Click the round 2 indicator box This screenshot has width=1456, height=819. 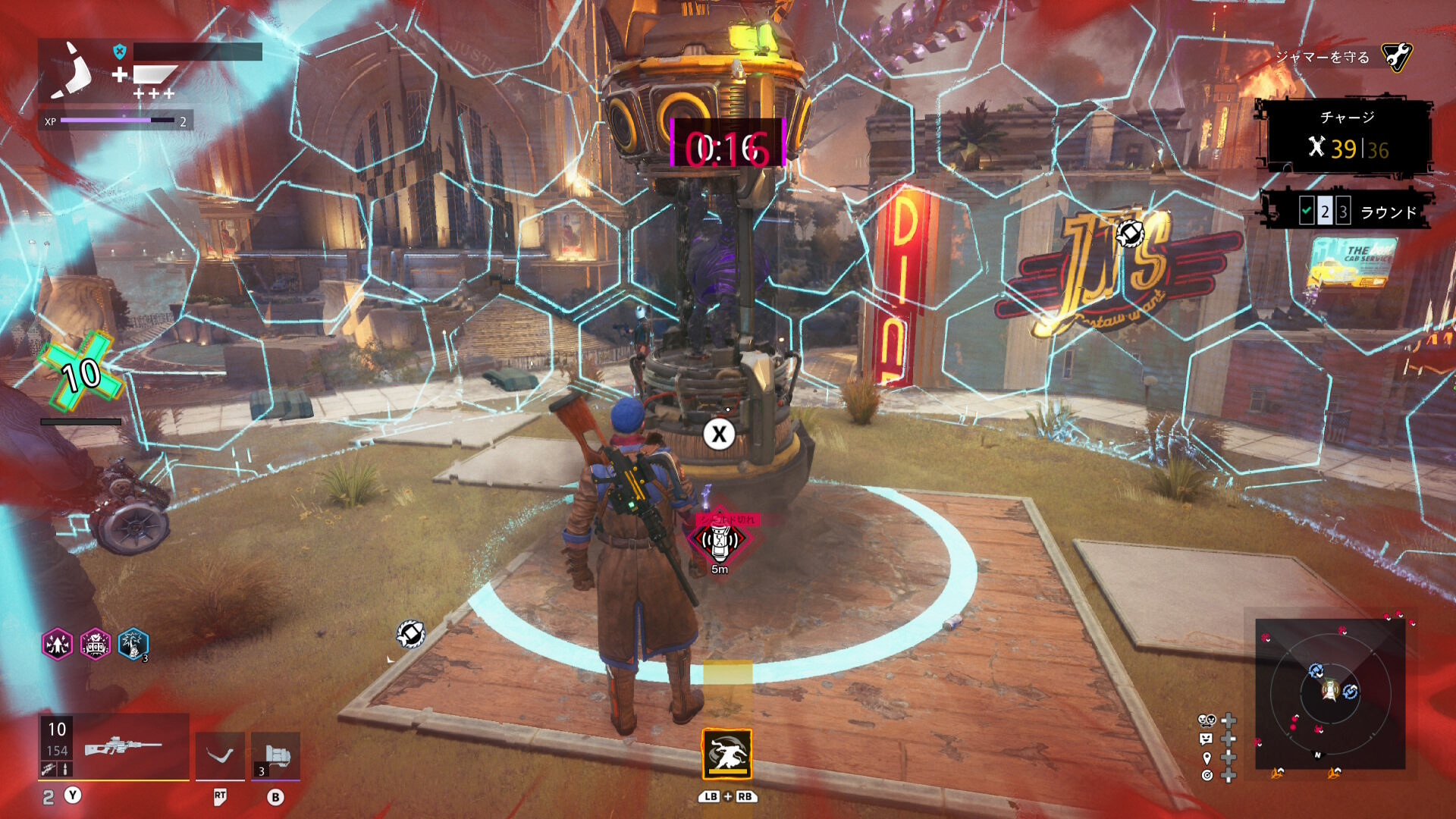[1324, 212]
